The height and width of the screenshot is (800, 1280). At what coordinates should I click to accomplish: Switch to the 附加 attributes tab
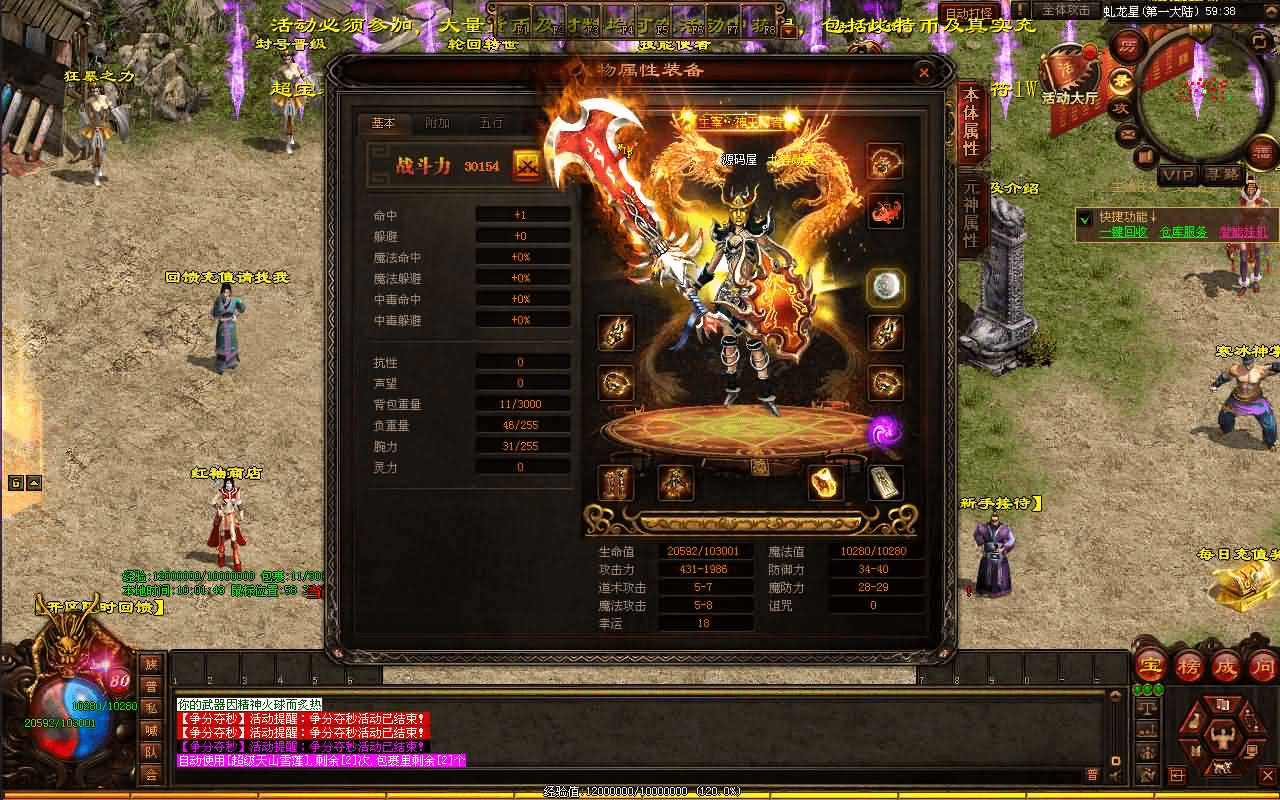pos(437,124)
